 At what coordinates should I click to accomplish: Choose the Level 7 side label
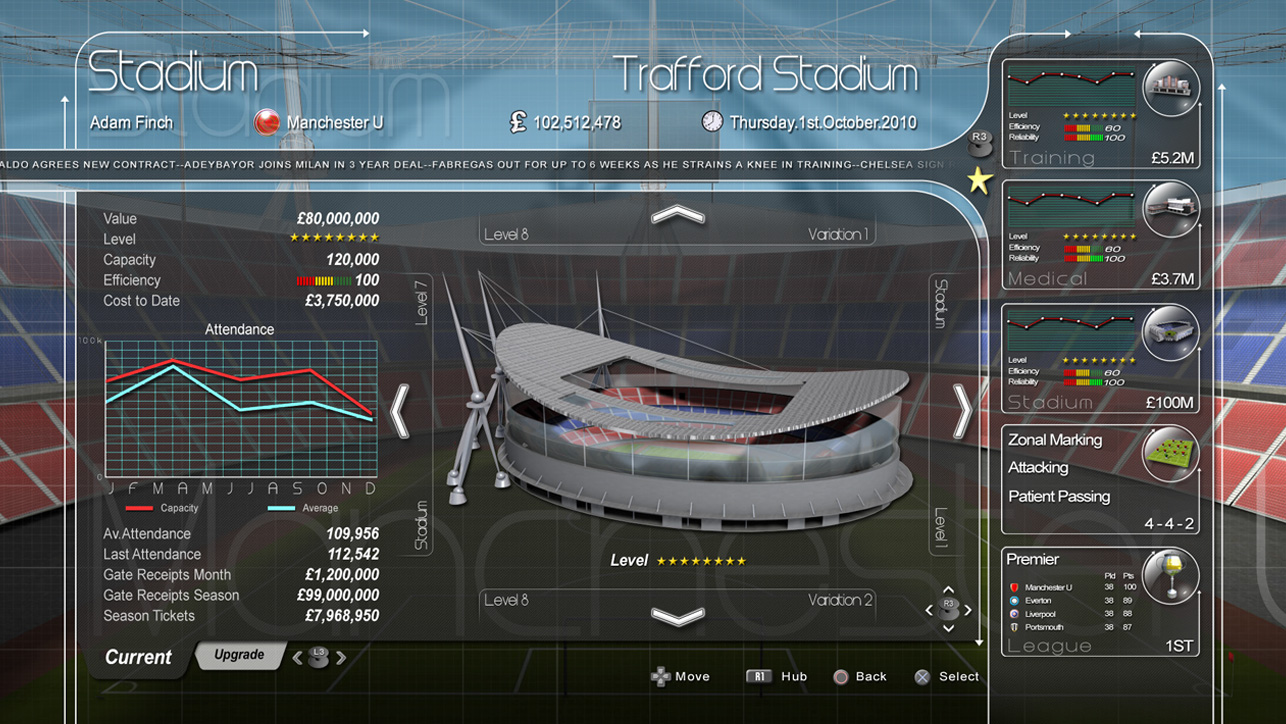[x=421, y=302]
